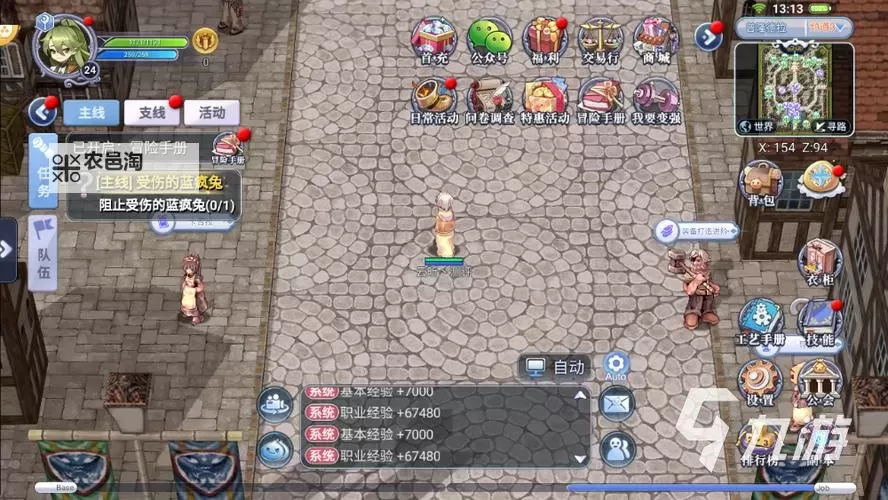Open the 问卷调查 survey scroll
The image size is (888, 500).
(489, 98)
